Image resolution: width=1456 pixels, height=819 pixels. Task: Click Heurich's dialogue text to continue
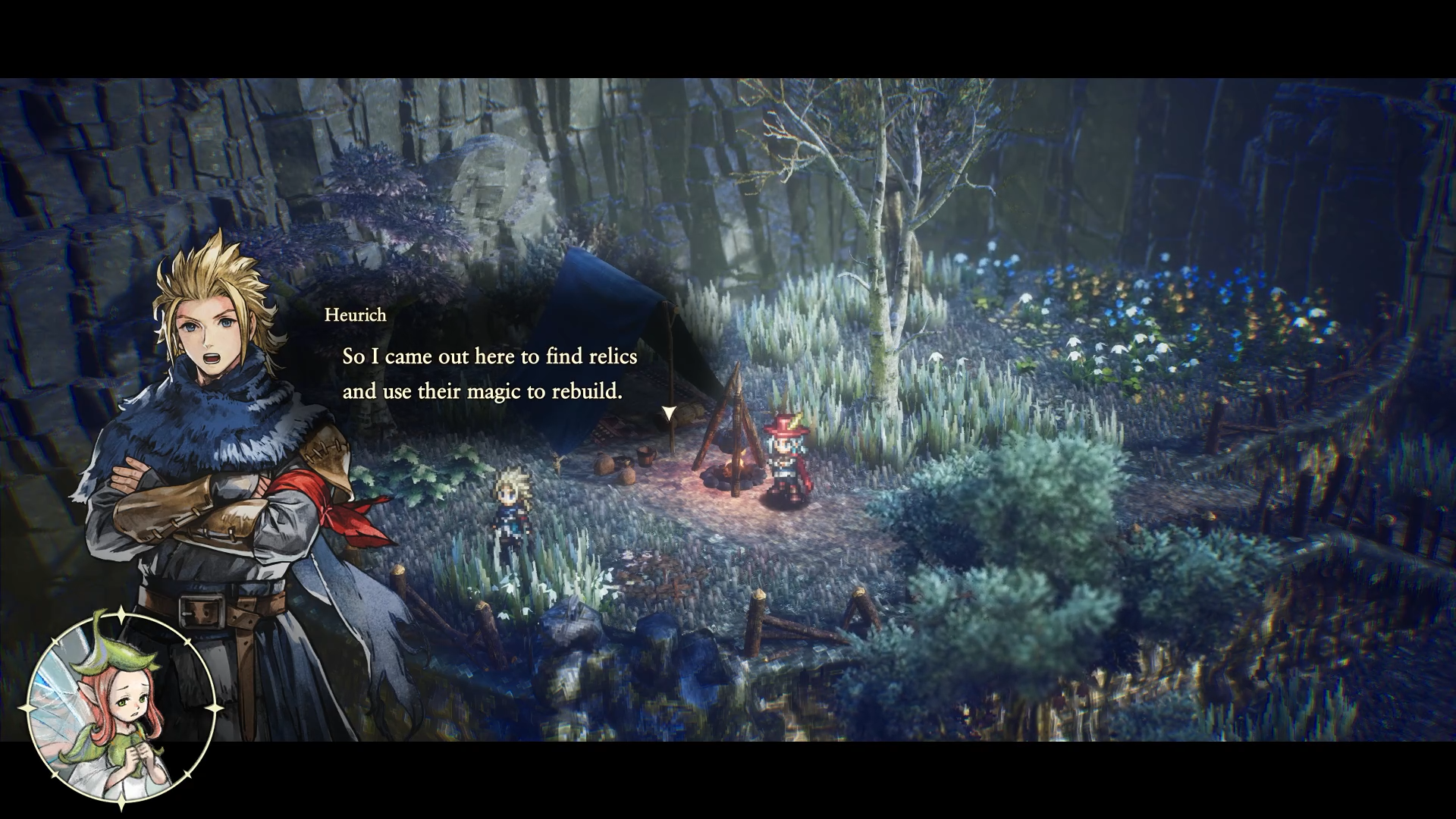pyautogui.click(x=489, y=374)
